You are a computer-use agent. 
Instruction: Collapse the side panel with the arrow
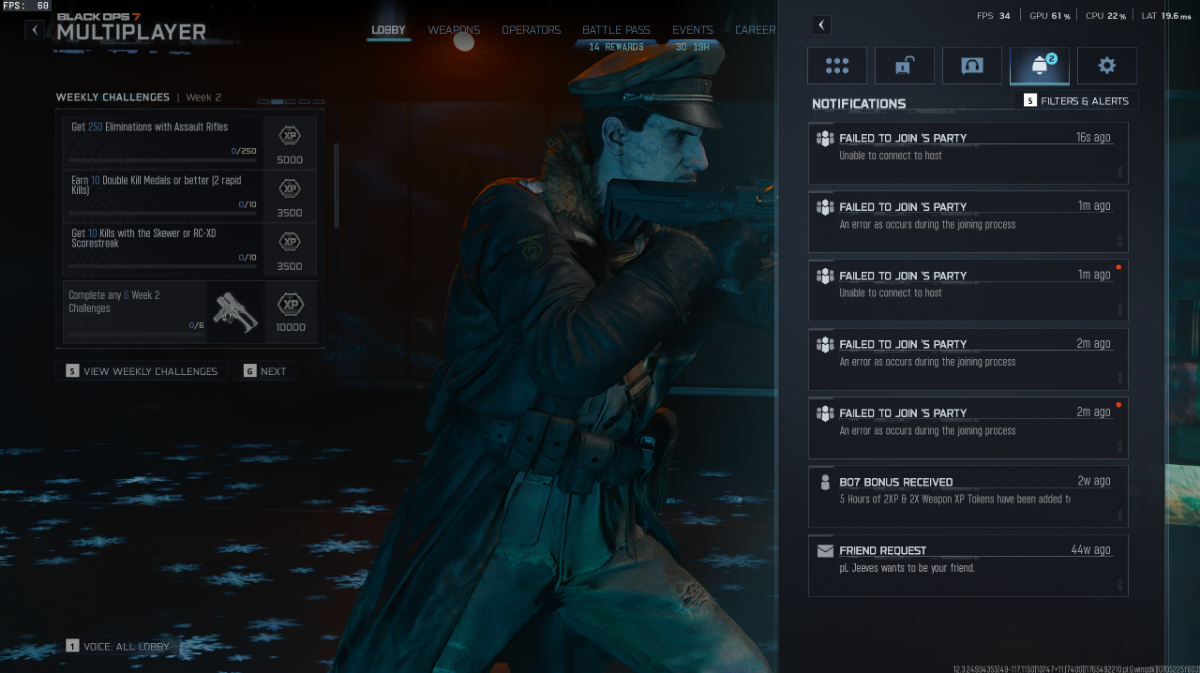(821, 25)
